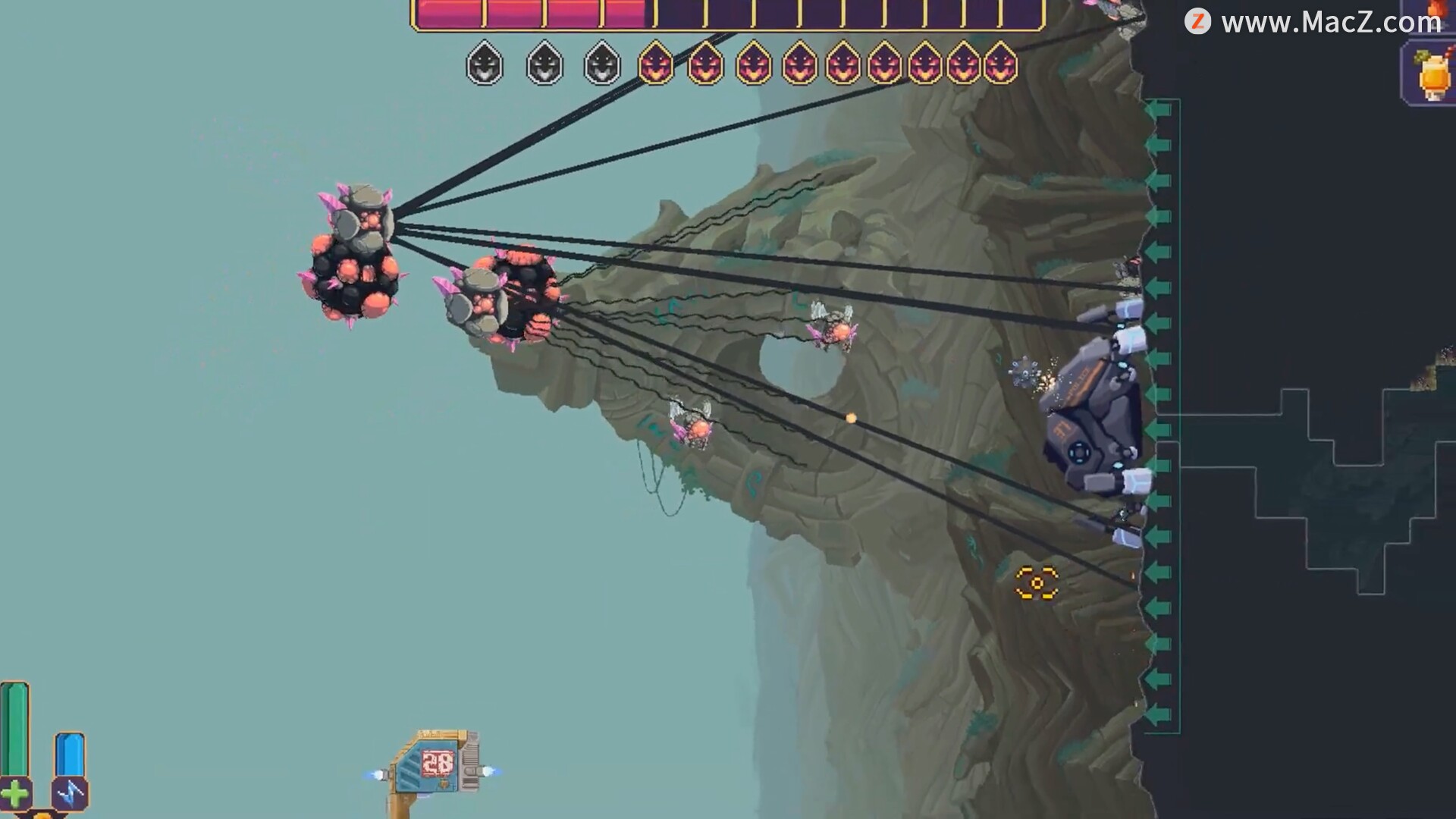Viewport: 1456px width, 819px height.
Task: Activate the blue lightning bolt energy icon
Action: (x=70, y=794)
